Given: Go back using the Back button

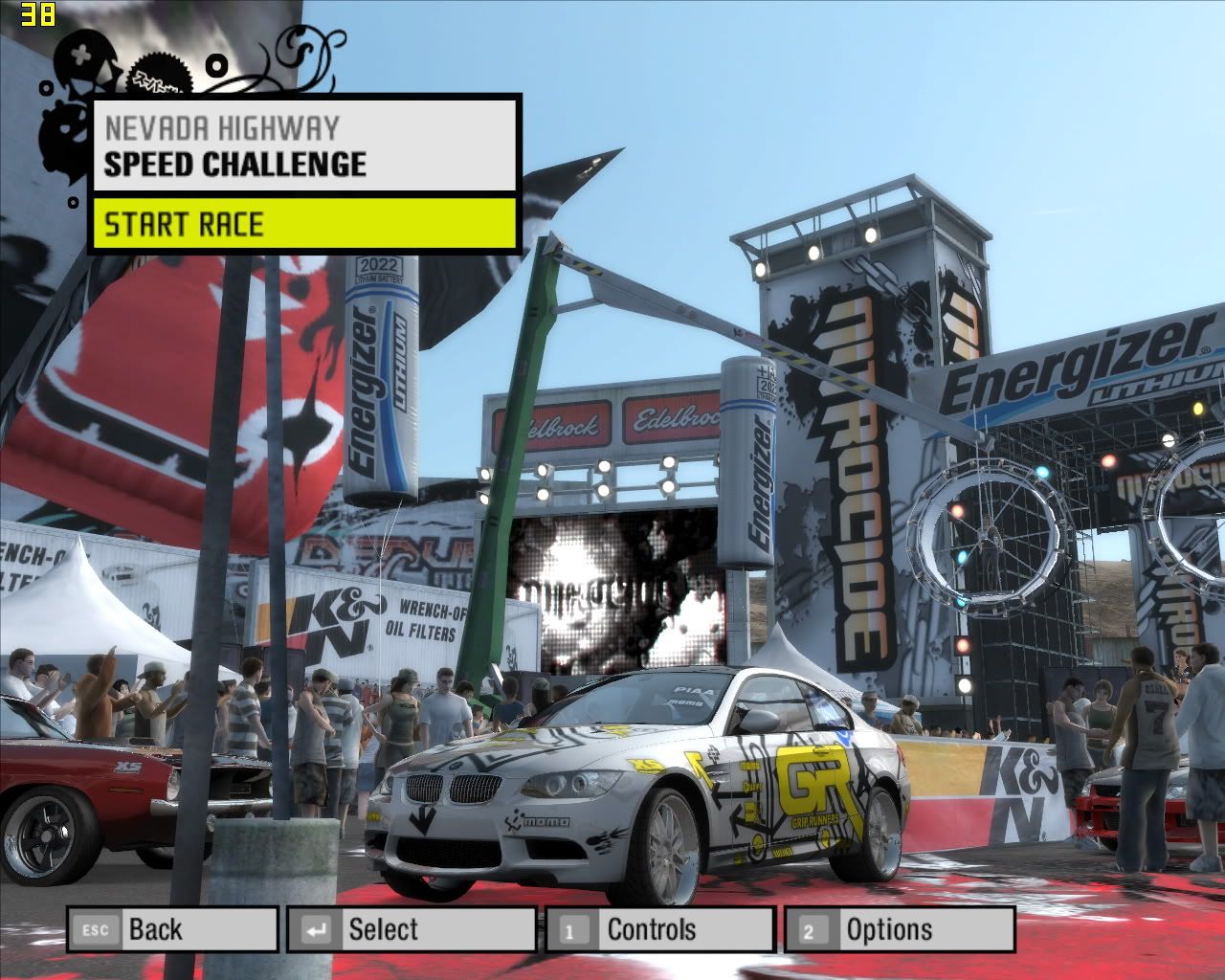Looking at the screenshot, I should (x=172, y=929).
